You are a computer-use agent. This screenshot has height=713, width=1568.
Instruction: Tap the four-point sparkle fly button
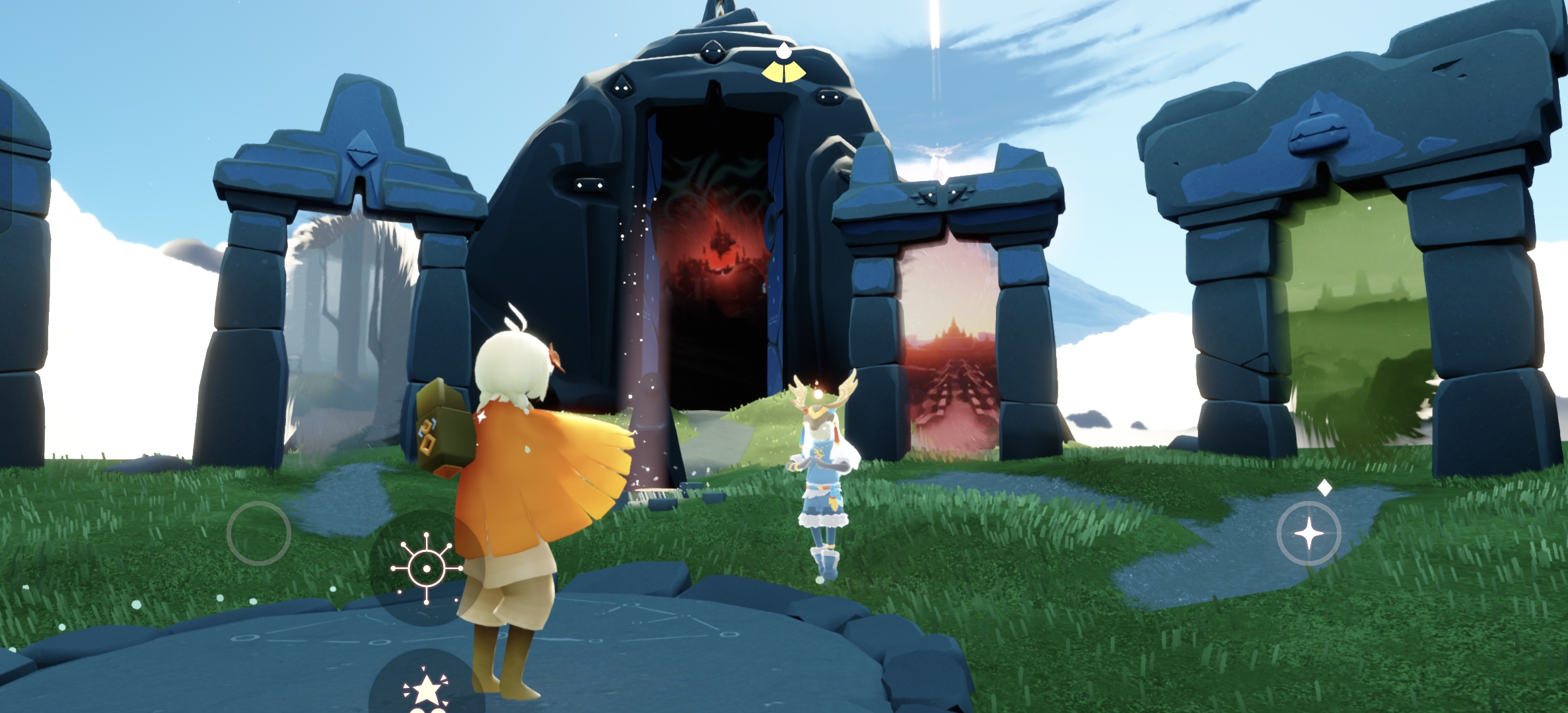tap(1308, 533)
